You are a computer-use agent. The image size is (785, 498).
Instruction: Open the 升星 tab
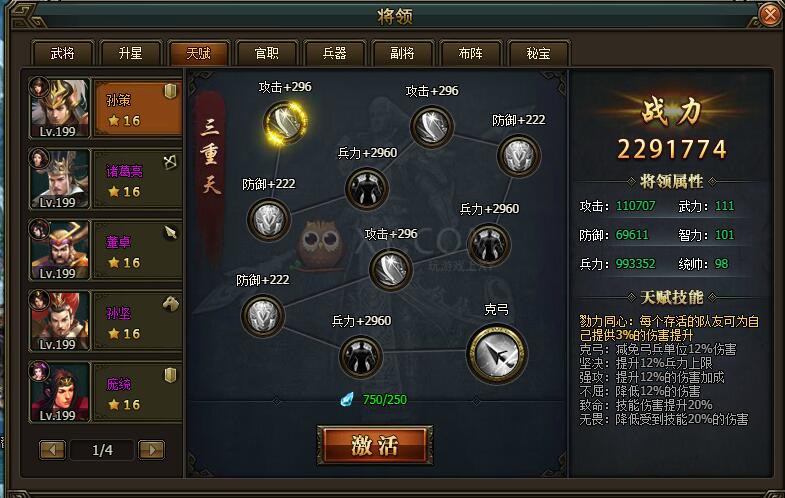130,53
